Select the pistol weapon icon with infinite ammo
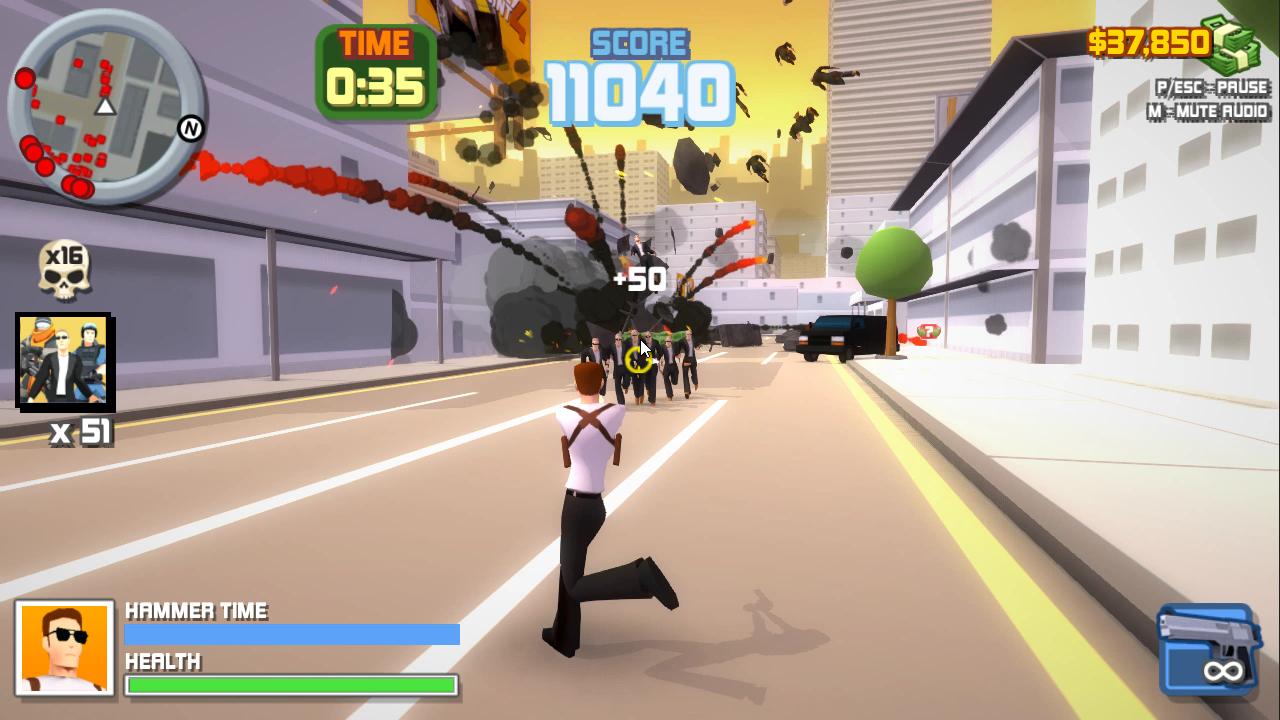The height and width of the screenshot is (720, 1280). point(1207,647)
